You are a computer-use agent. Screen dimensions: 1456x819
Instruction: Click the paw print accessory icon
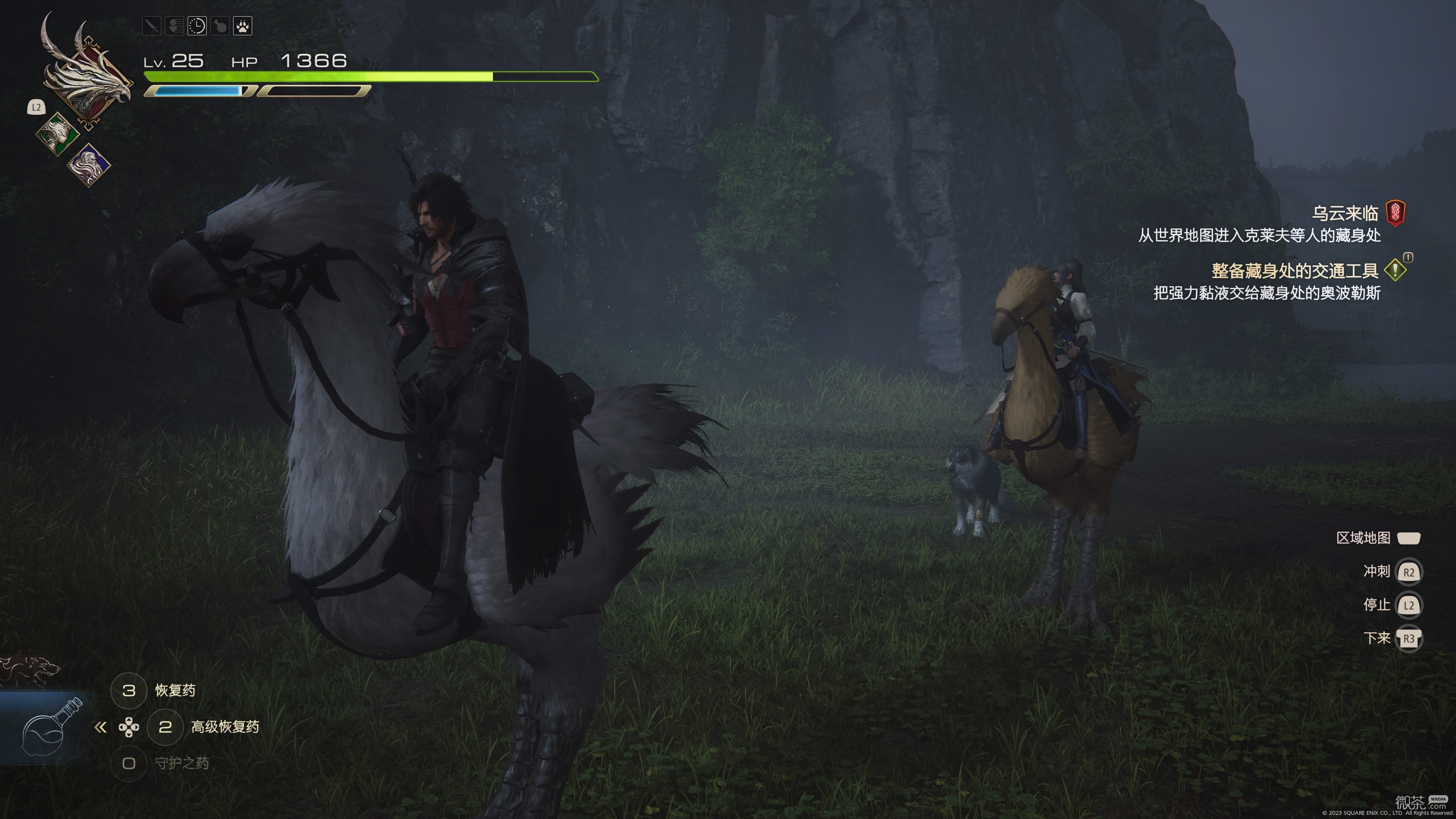243,26
